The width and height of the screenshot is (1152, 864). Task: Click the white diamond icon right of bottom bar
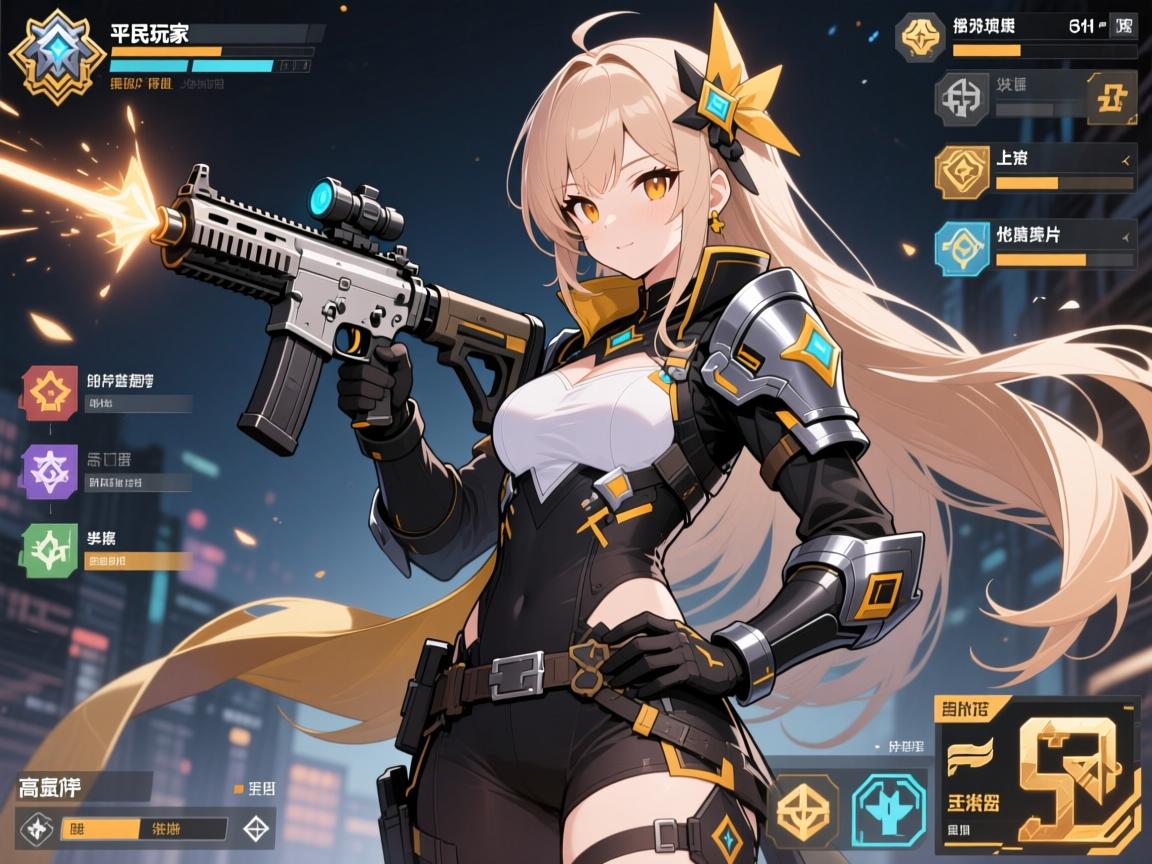click(x=257, y=828)
